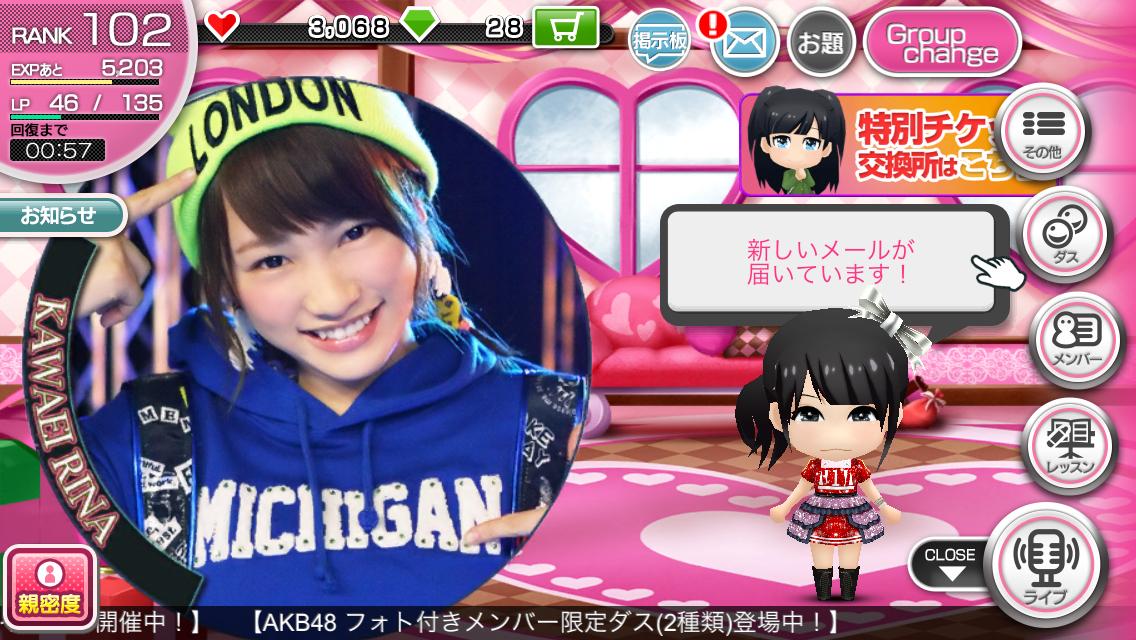Image resolution: width=1136 pixels, height=640 pixels.
Task: Open the お題 missions button
Action: tap(820, 43)
